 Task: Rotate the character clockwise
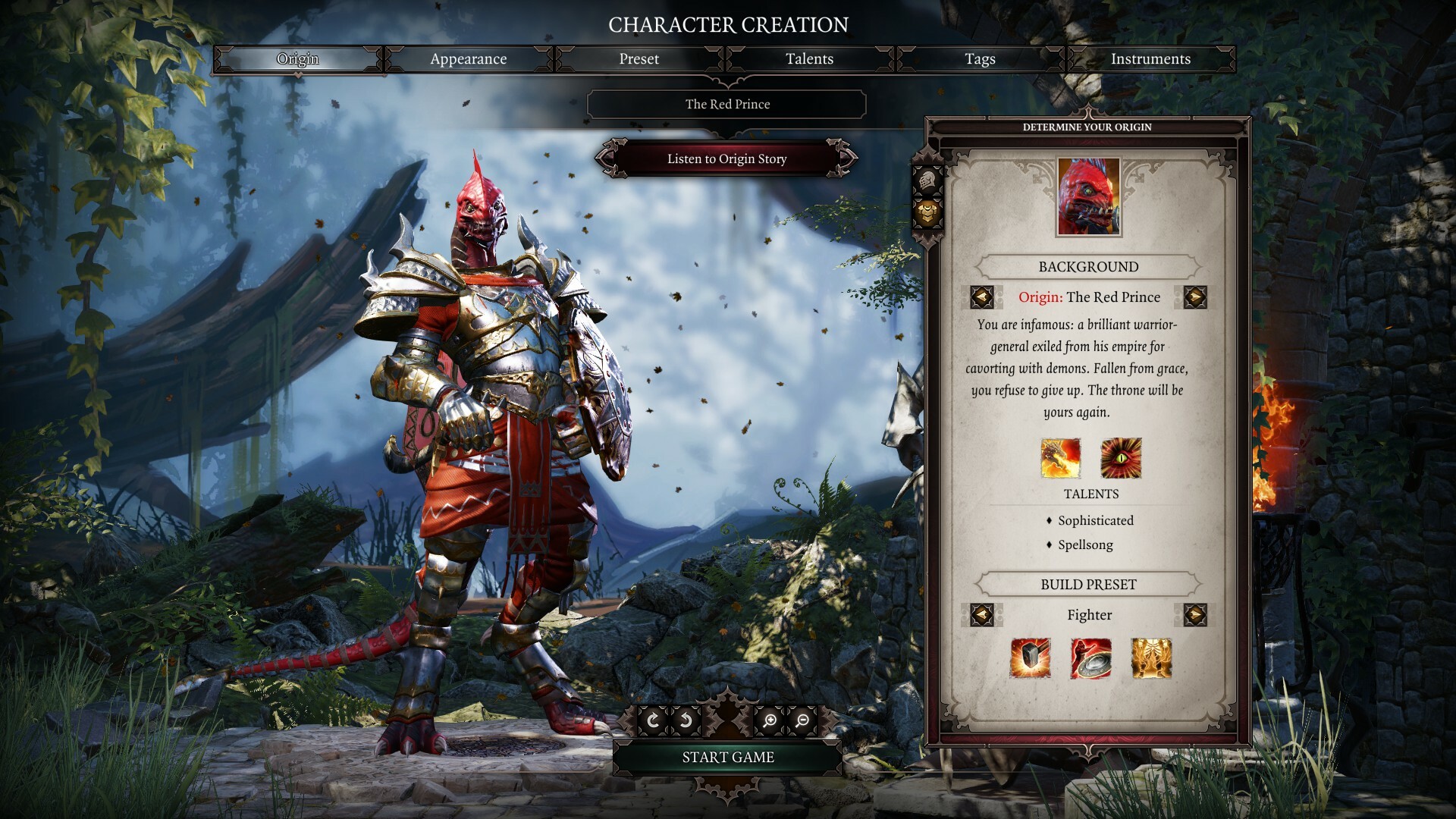[x=654, y=720]
